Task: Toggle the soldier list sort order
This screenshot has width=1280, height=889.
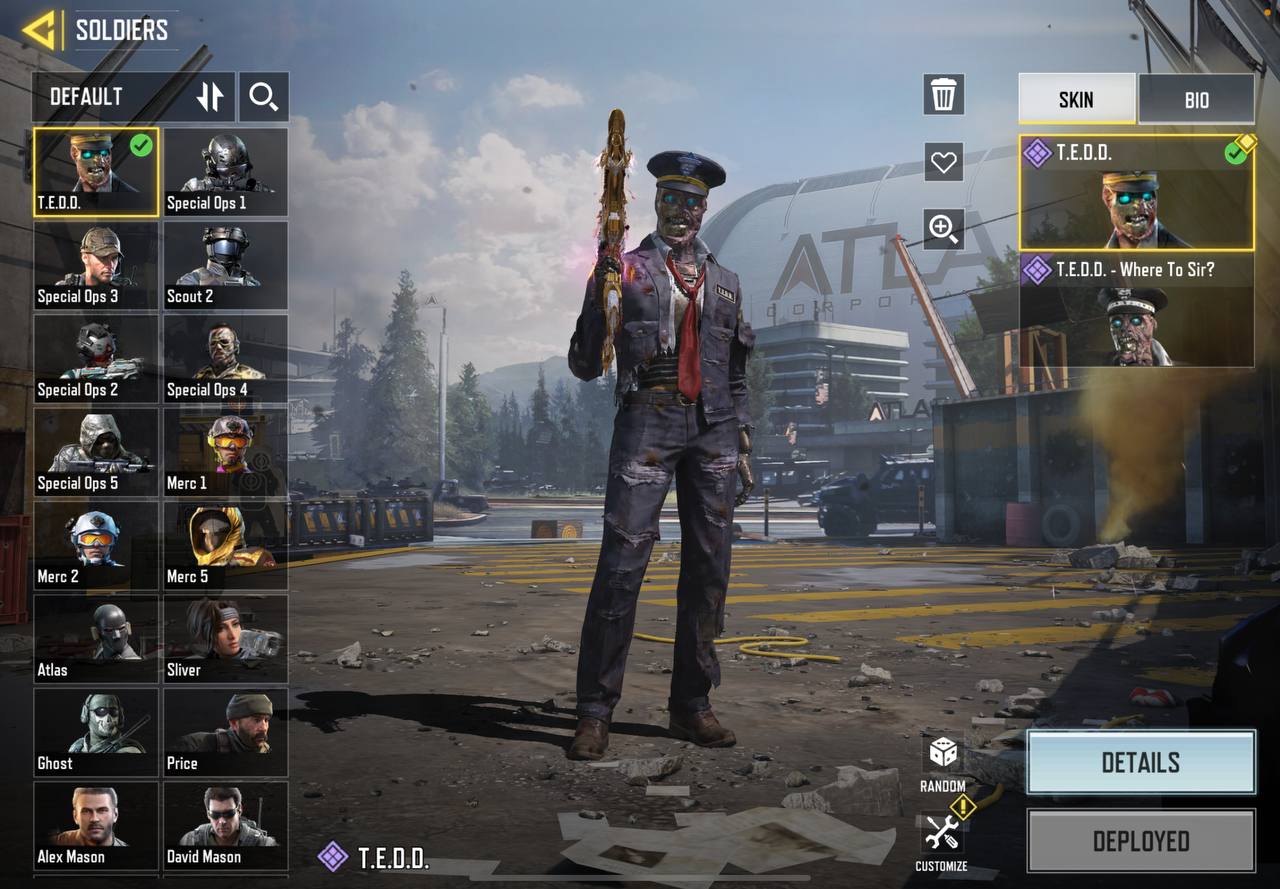Action: (x=211, y=97)
